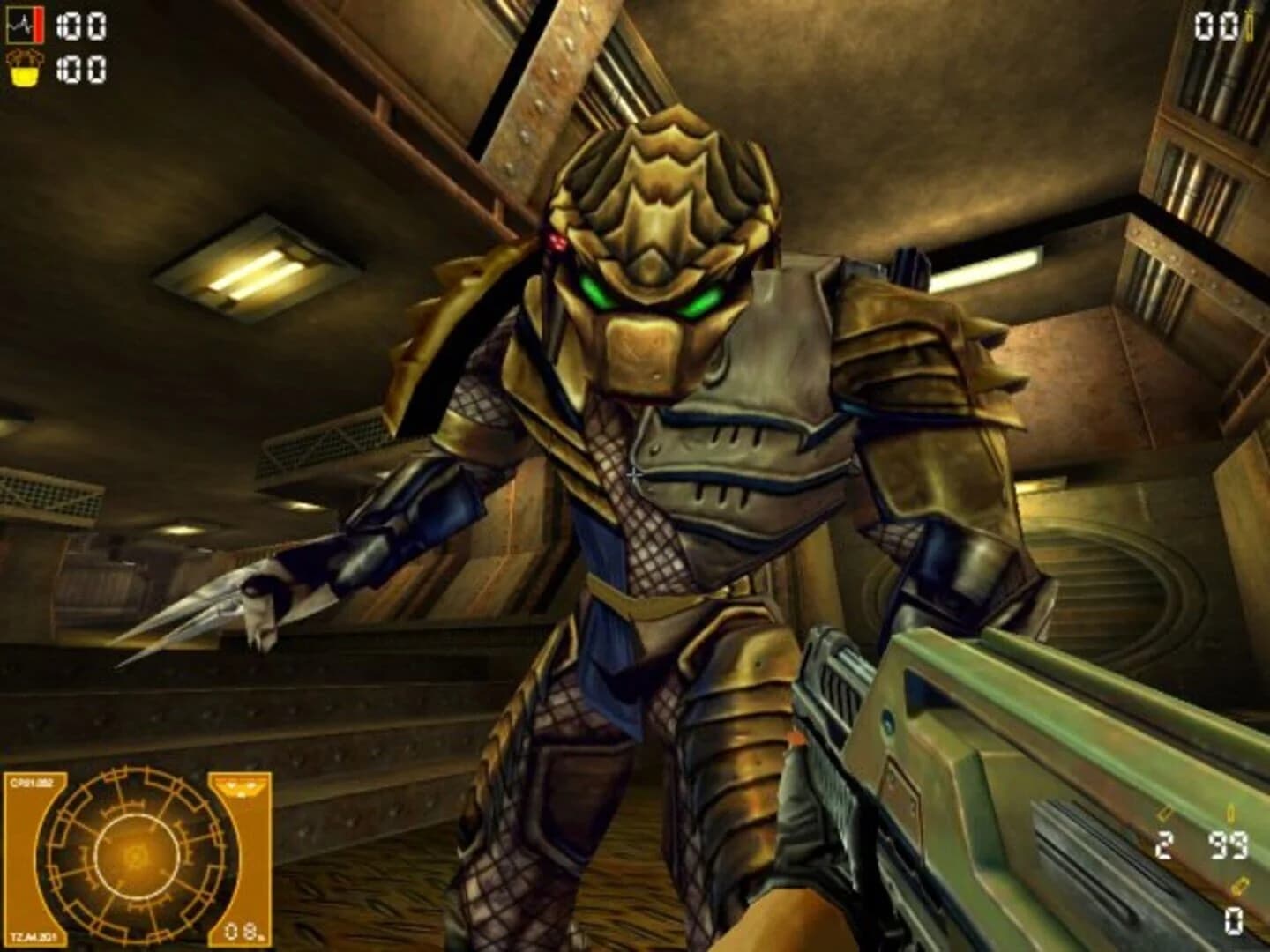This screenshot has height=952, width=1270.
Task: Select the armor counter showing 00
Action: tap(81, 70)
